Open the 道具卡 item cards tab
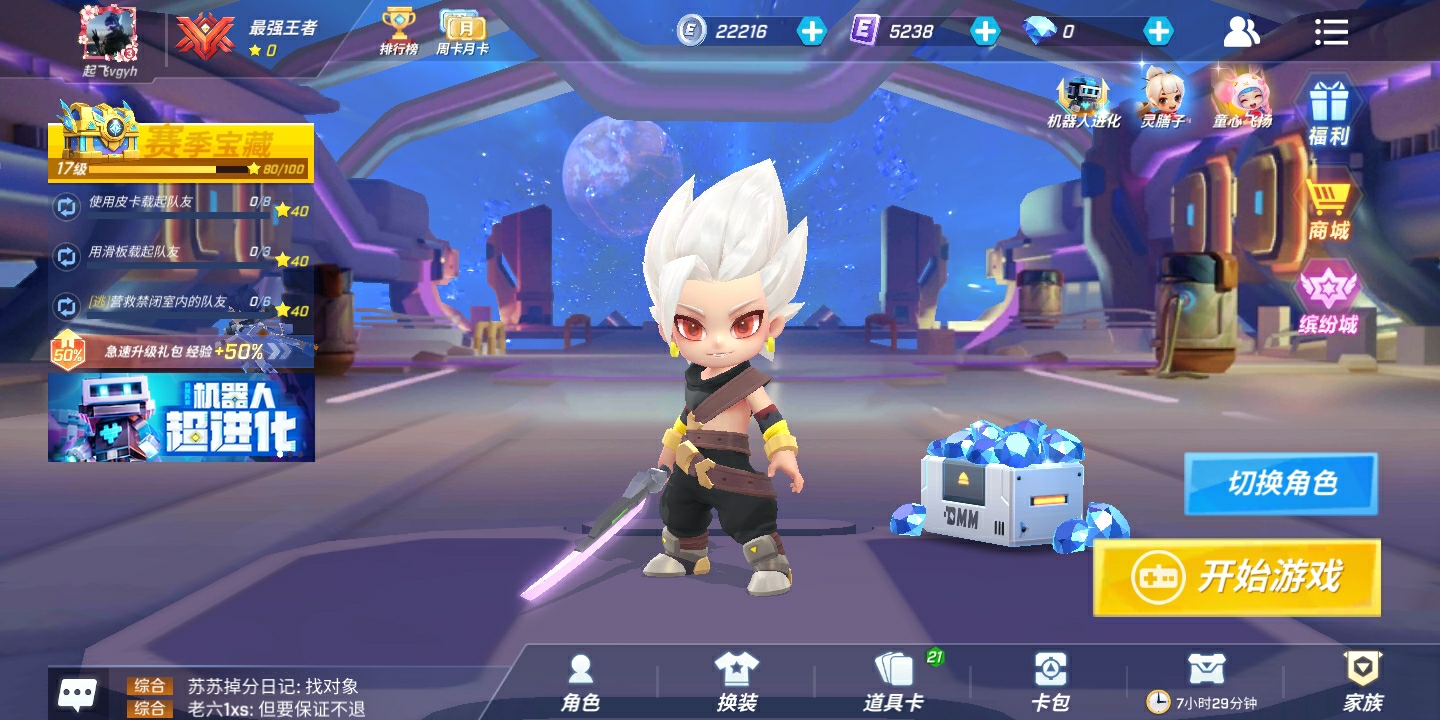The width and height of the screenshot is (1440, 720). (893, 683)
